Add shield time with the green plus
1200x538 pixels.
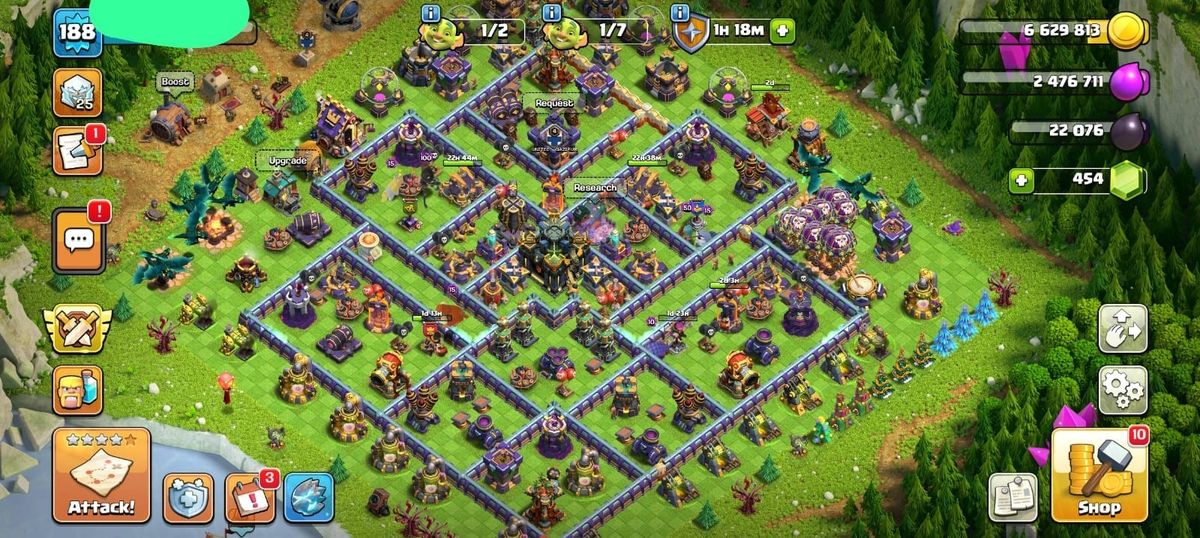781,31
